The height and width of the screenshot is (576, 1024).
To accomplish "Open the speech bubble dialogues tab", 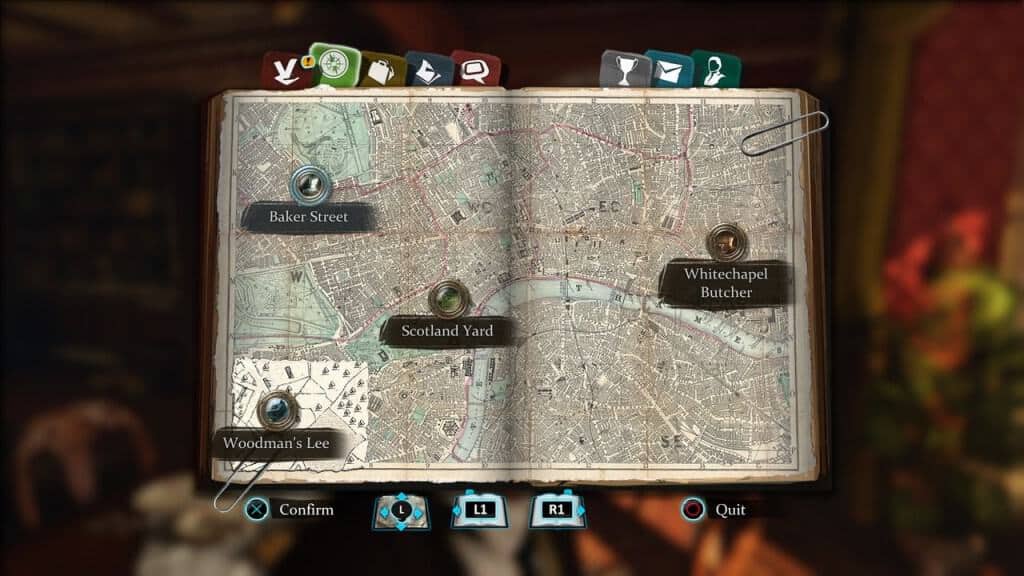I will pyautogui.click(x=473, y=70).
